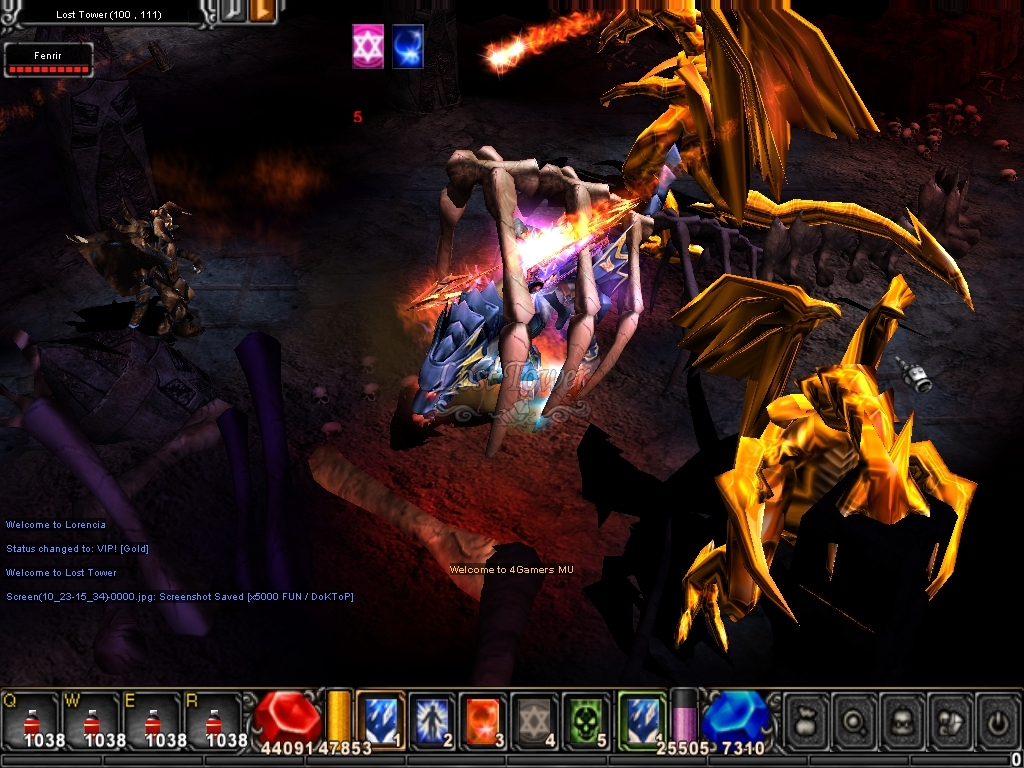Activate the green skull skill in slot 5
The height and width of the screenshot is (768, 1024).
point(587,718)
